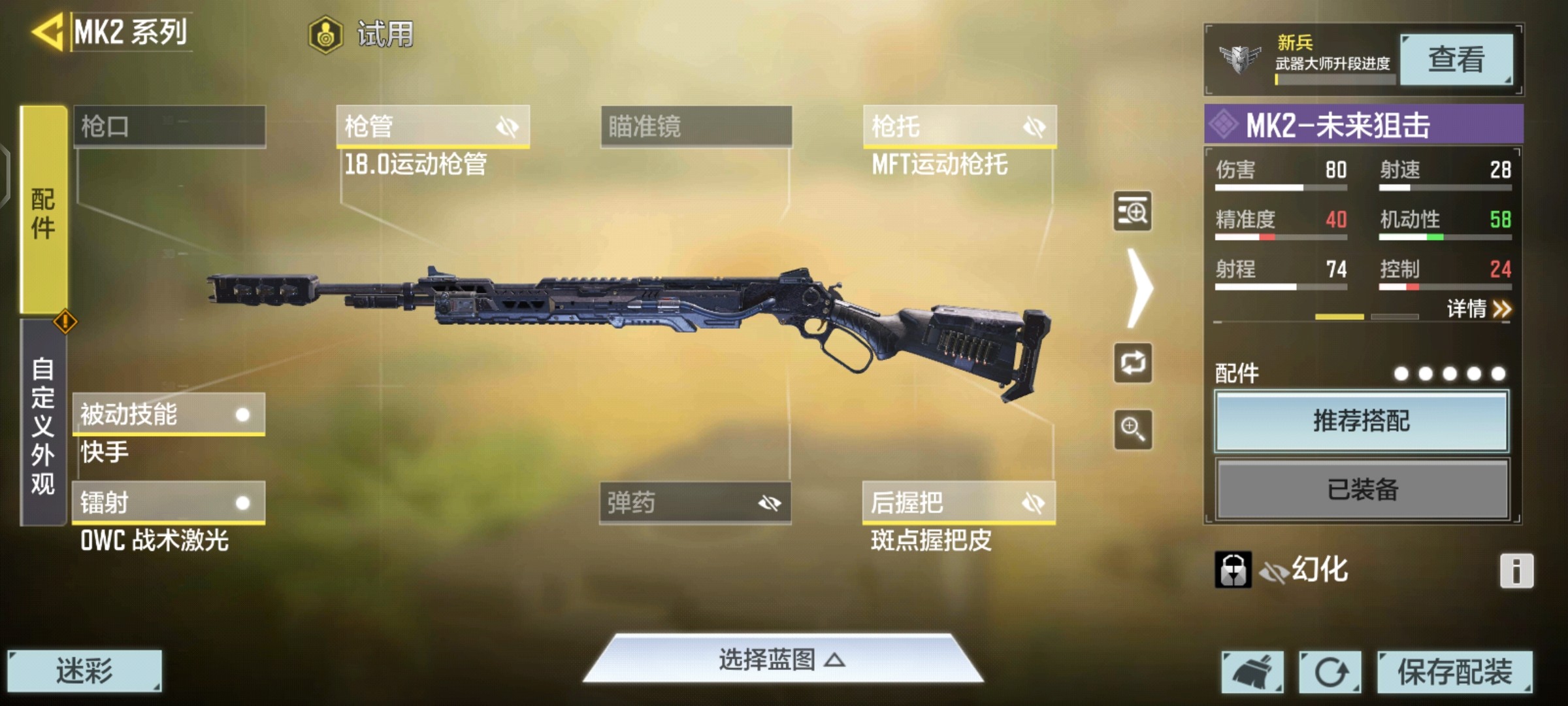Show weapon stat 详情 details

click(x=1478, y=309)
